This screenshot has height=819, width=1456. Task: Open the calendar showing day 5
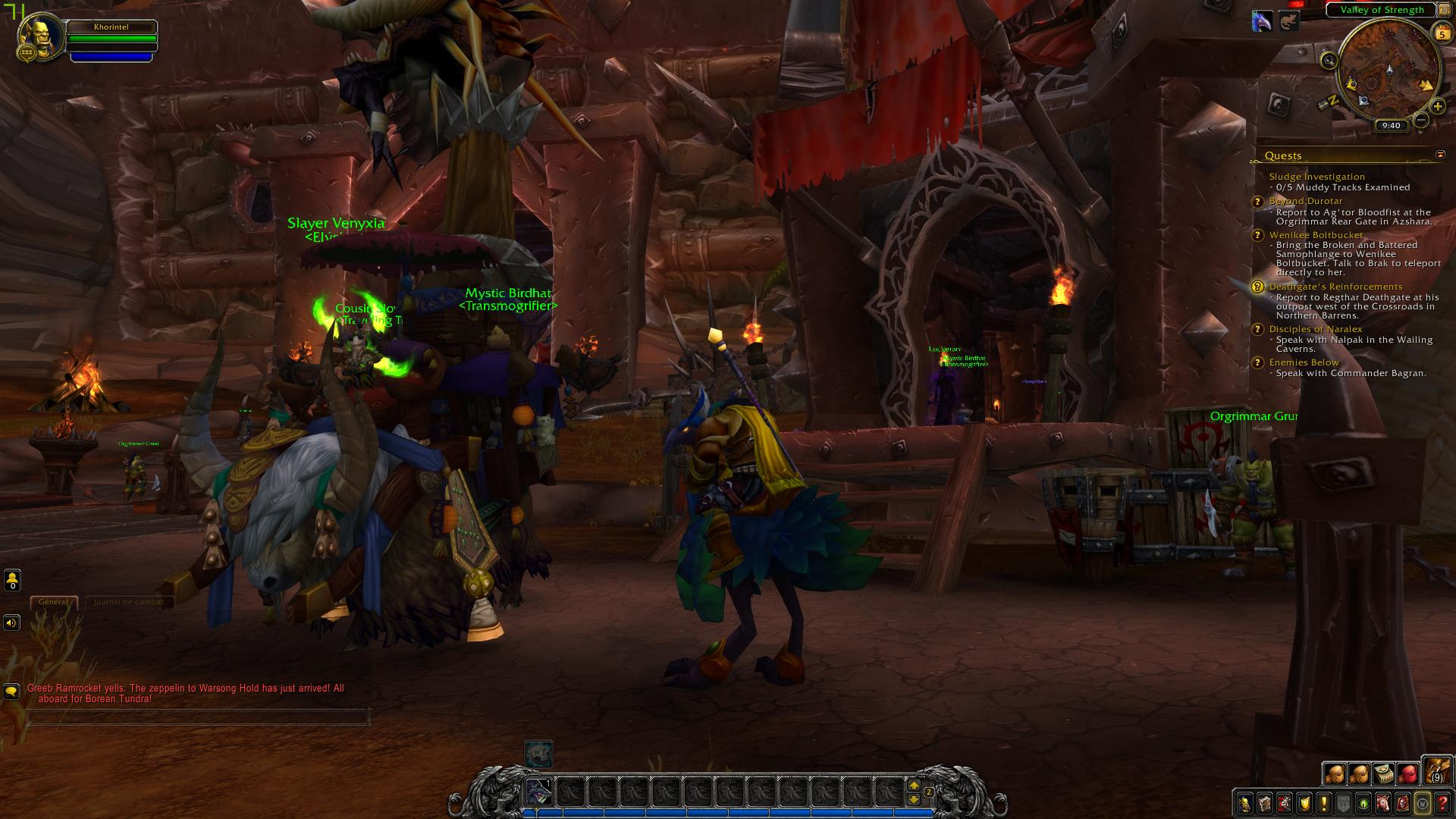(x=1442, y=33)
